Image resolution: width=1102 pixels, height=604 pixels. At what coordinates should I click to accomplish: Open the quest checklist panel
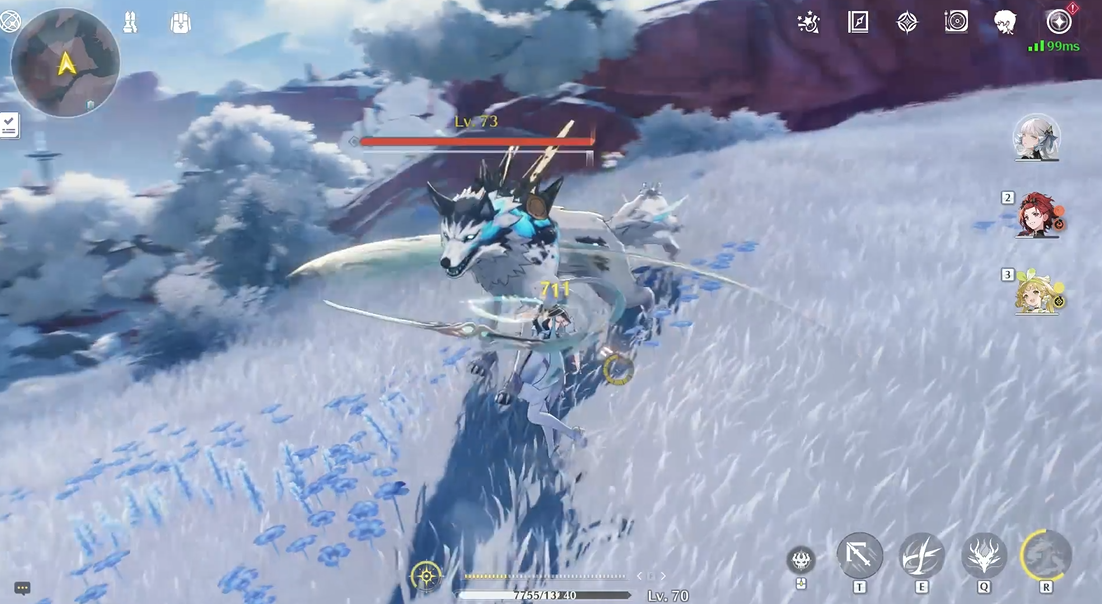[x=9, y=125]
